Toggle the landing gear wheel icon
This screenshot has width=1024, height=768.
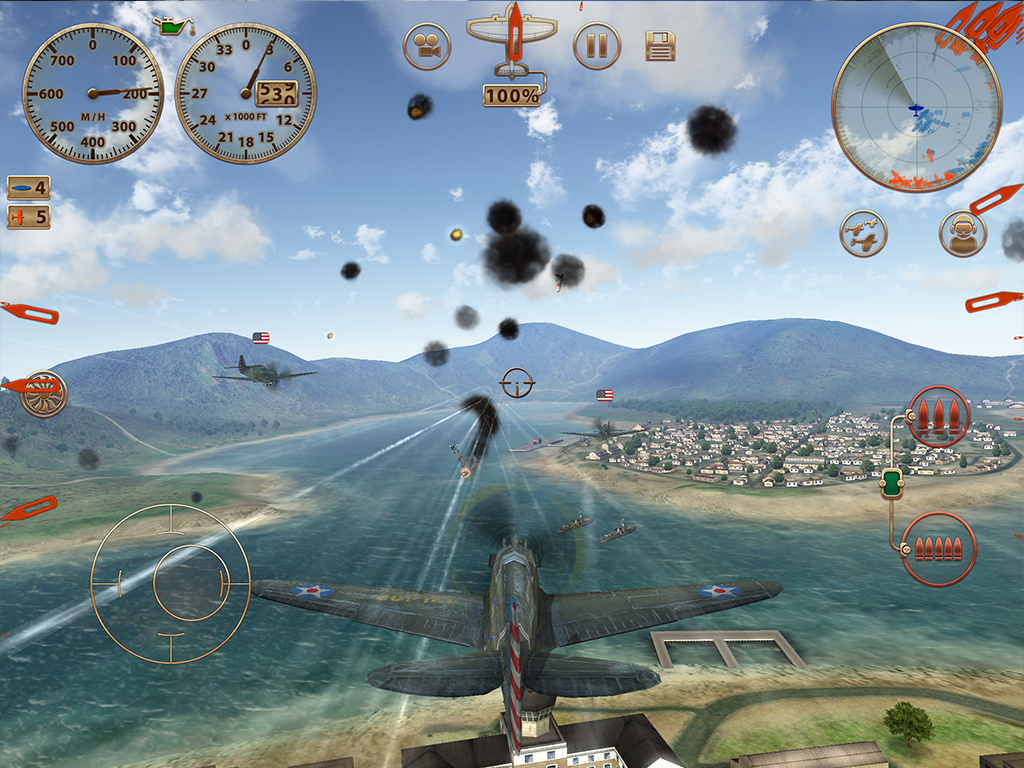pos(43,394)
